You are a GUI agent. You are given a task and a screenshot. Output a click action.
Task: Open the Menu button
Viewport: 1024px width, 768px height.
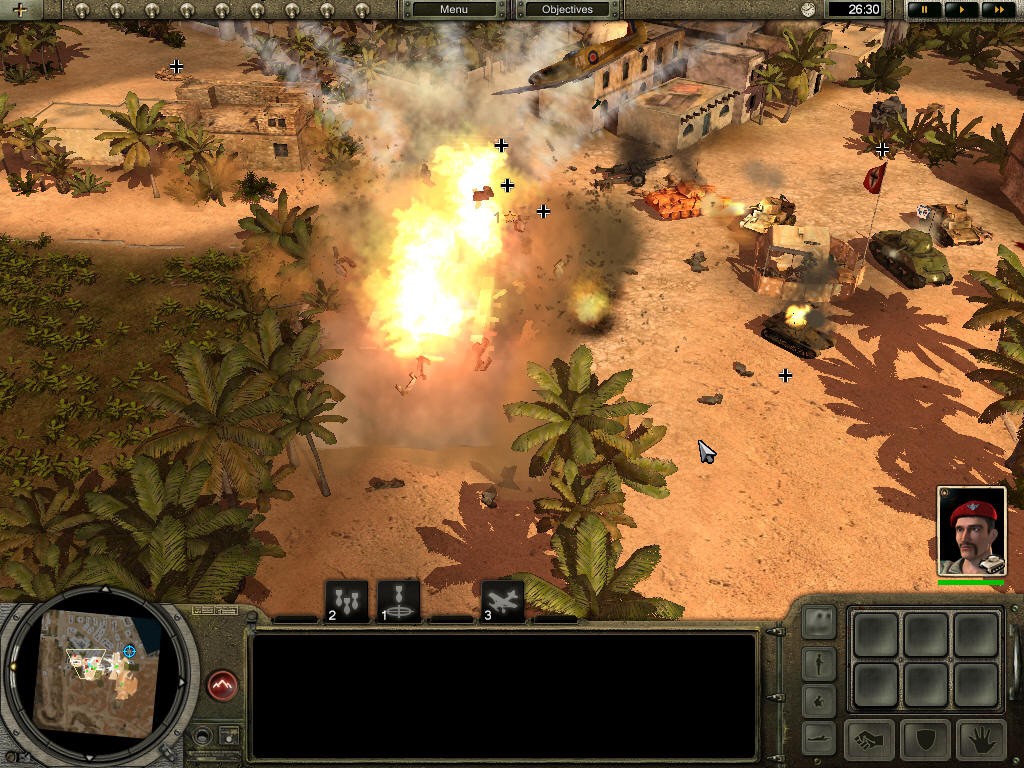453,9
